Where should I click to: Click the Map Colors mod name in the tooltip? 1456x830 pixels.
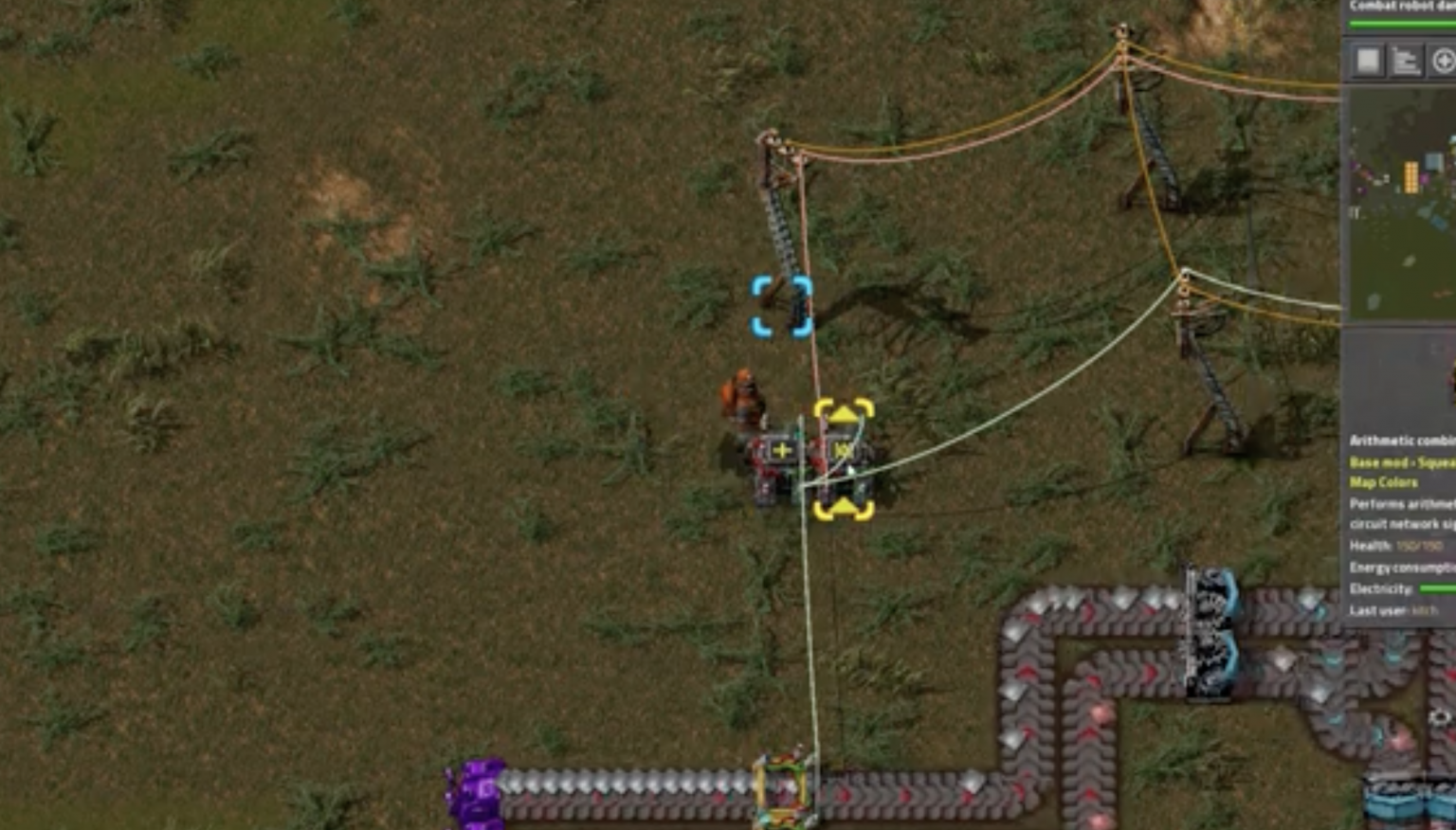[x=1384, y=482]
